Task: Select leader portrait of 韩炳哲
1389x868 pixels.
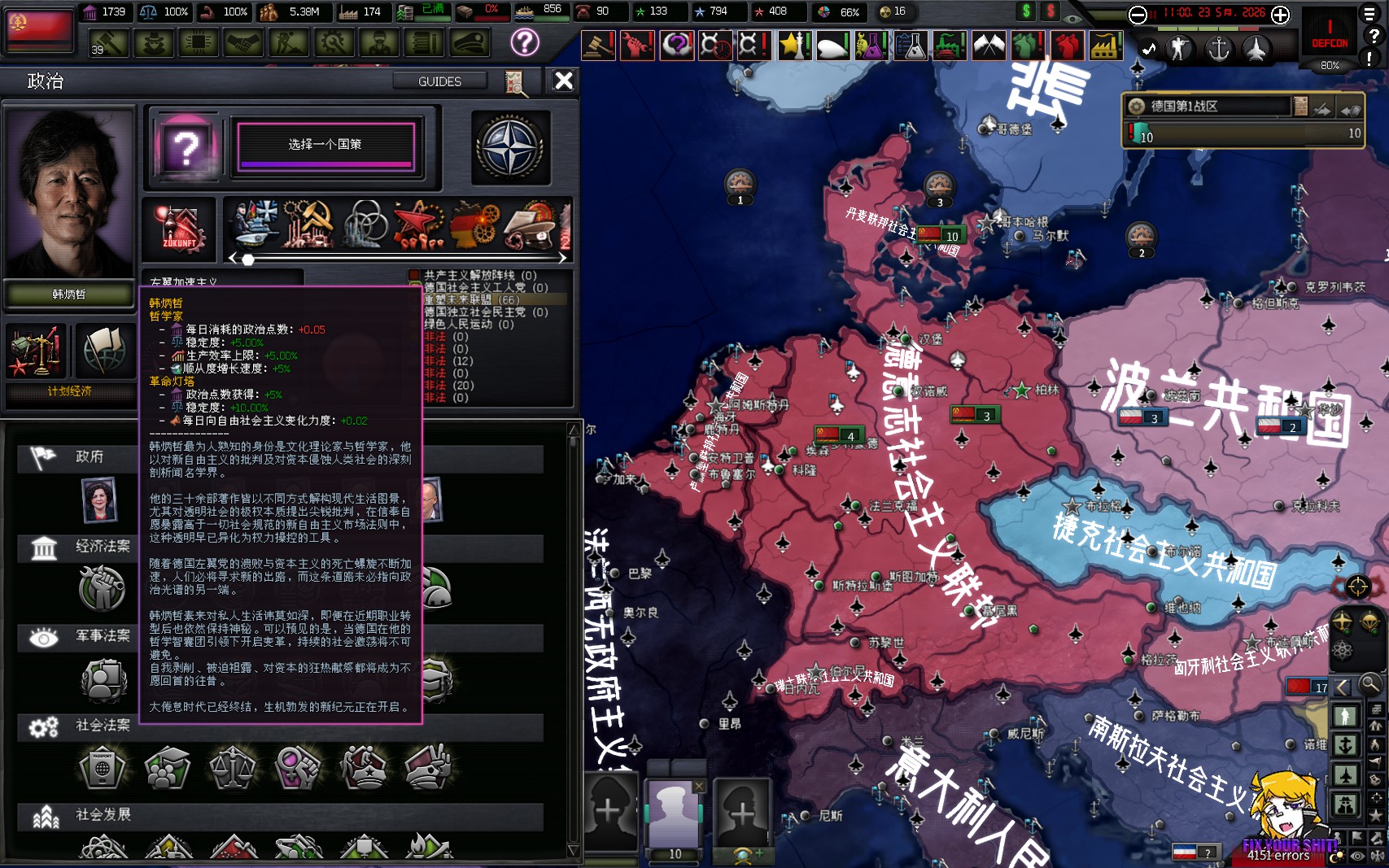Action: [x=68, y=193]
